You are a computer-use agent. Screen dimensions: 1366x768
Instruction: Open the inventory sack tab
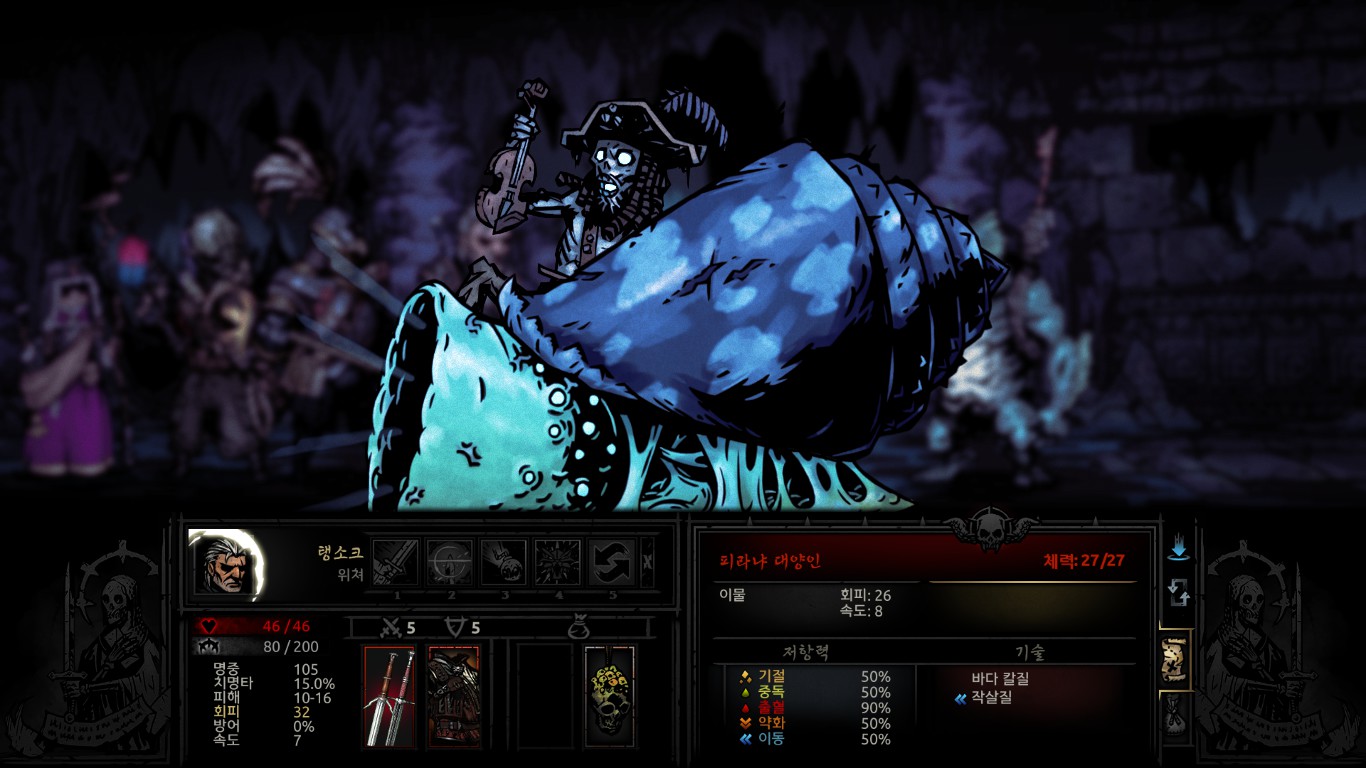(x=1177, y=715)
